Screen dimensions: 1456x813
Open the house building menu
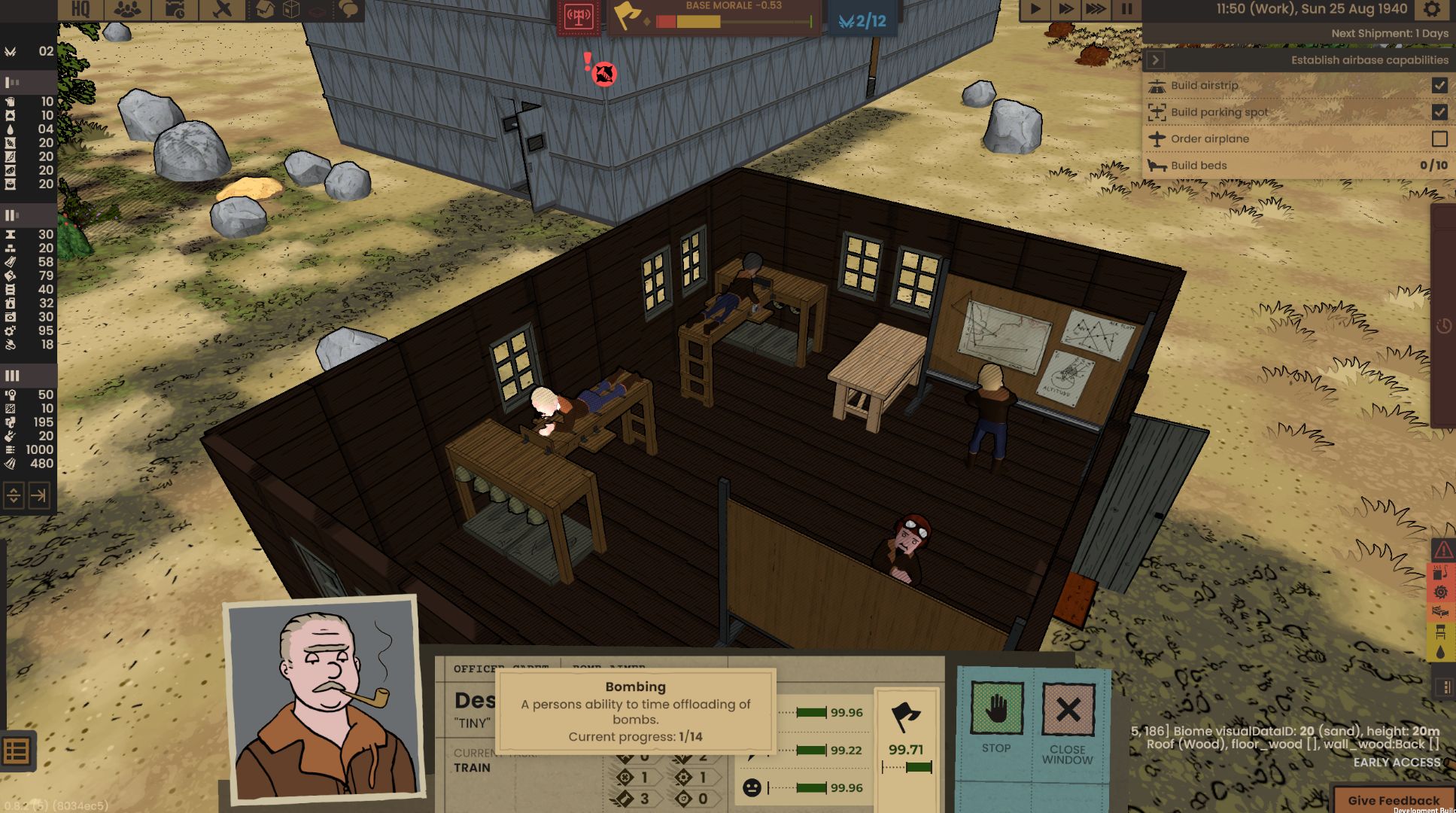265,10
